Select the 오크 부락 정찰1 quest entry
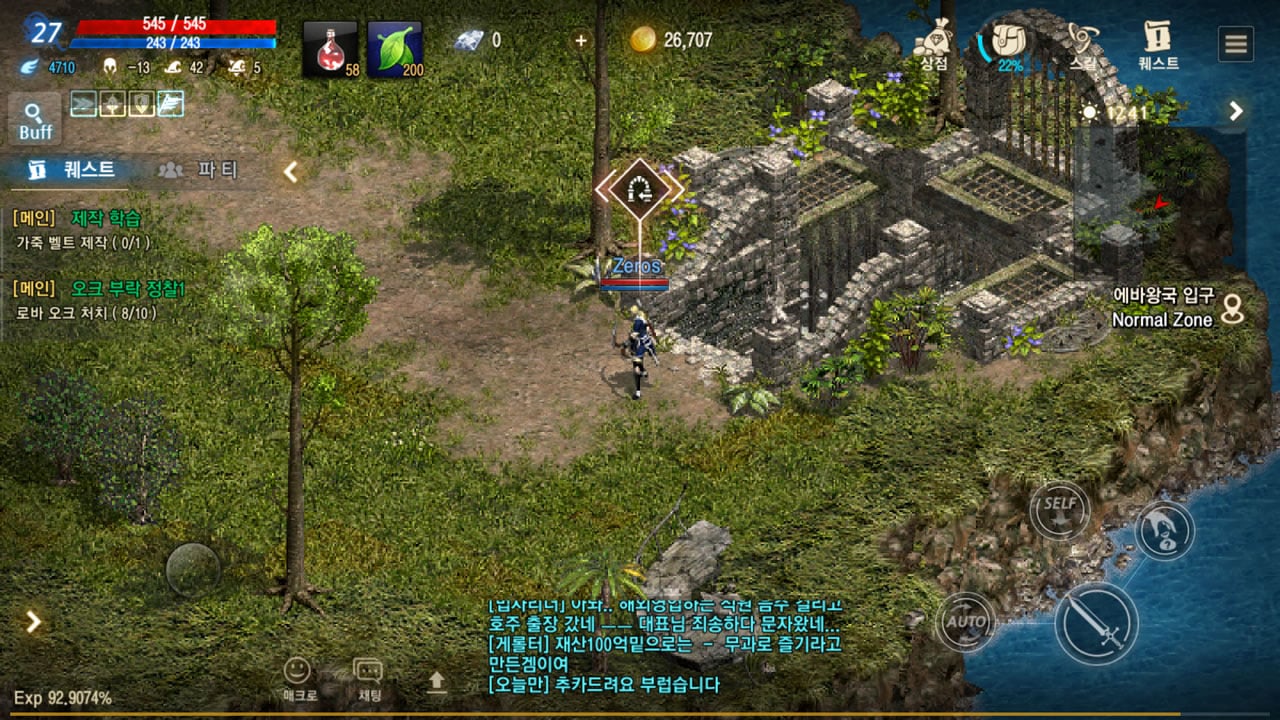Viewport: 1280px width, 720px height. pyautogui.click(x=127, y=289)
